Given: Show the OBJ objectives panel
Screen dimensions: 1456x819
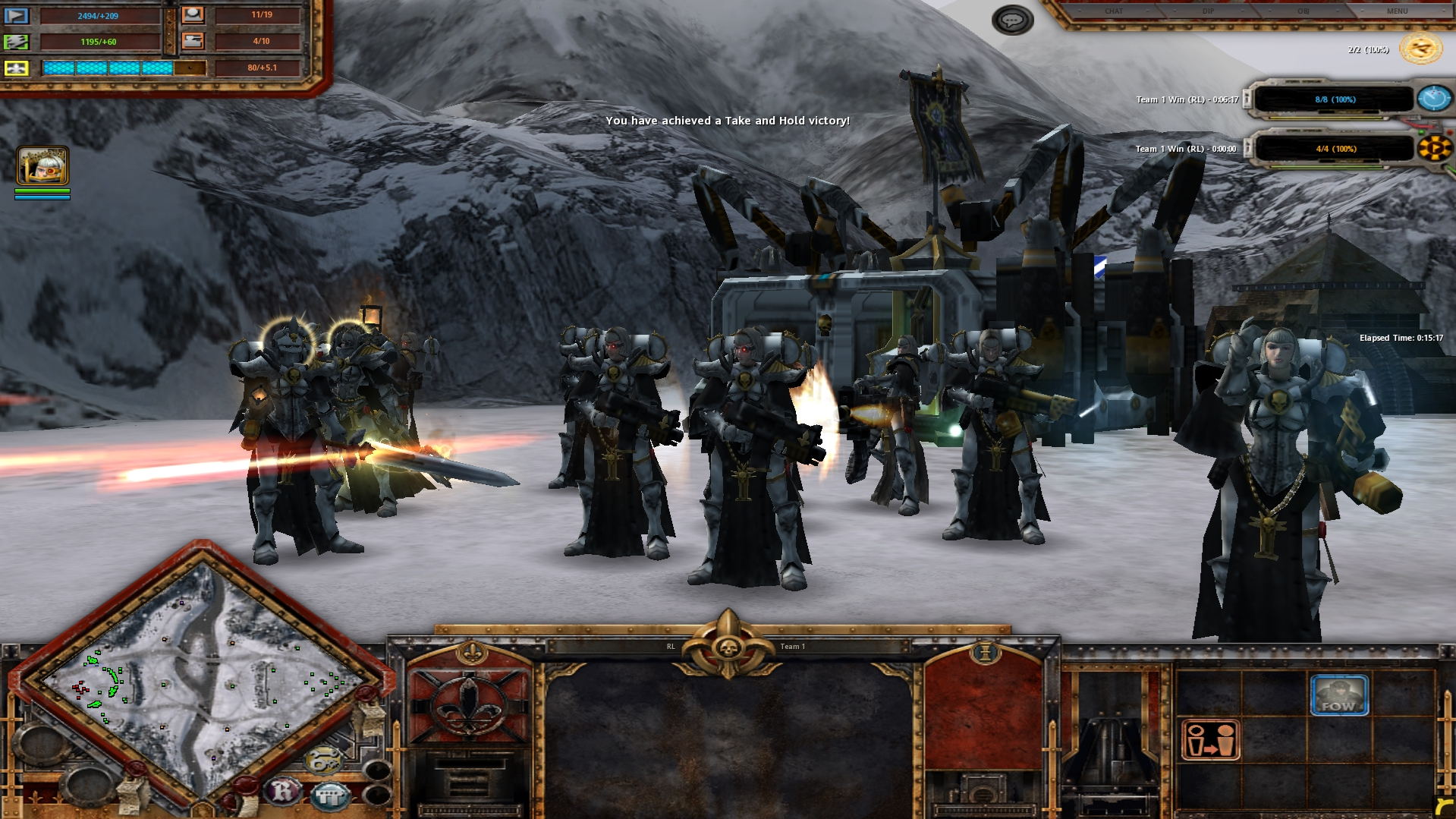Looking at the screenshot, I should pyautogui.click(x=1303, y=11).
